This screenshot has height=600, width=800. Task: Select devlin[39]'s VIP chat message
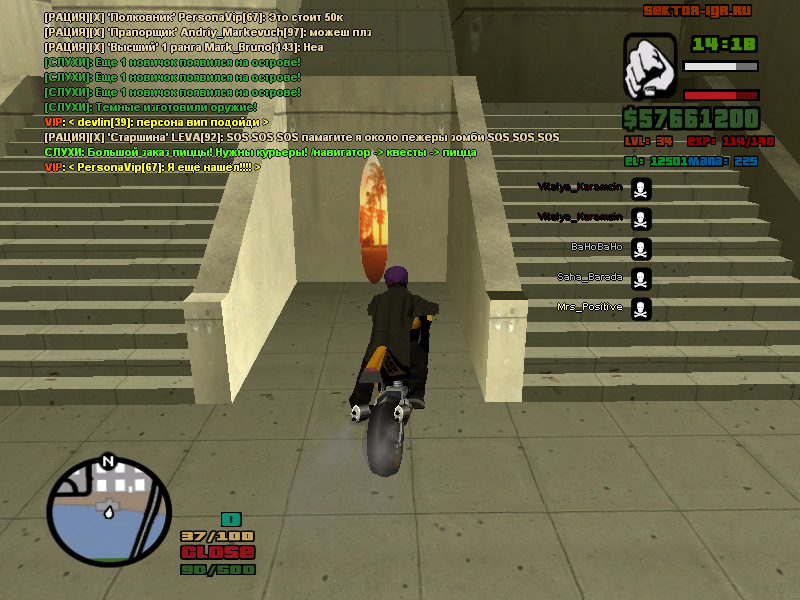click(157, 122)
